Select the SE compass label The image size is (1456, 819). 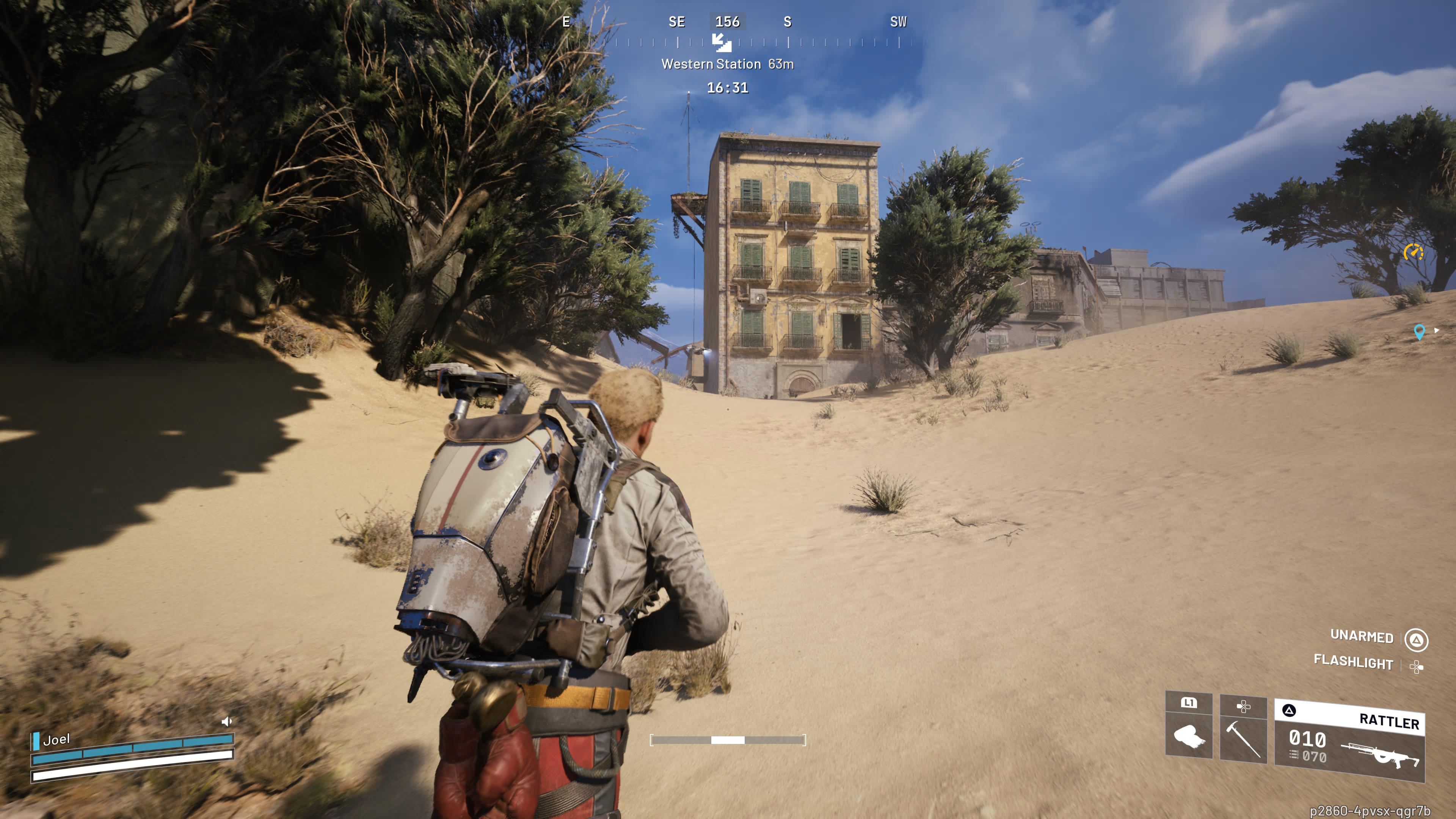[677, 23]
